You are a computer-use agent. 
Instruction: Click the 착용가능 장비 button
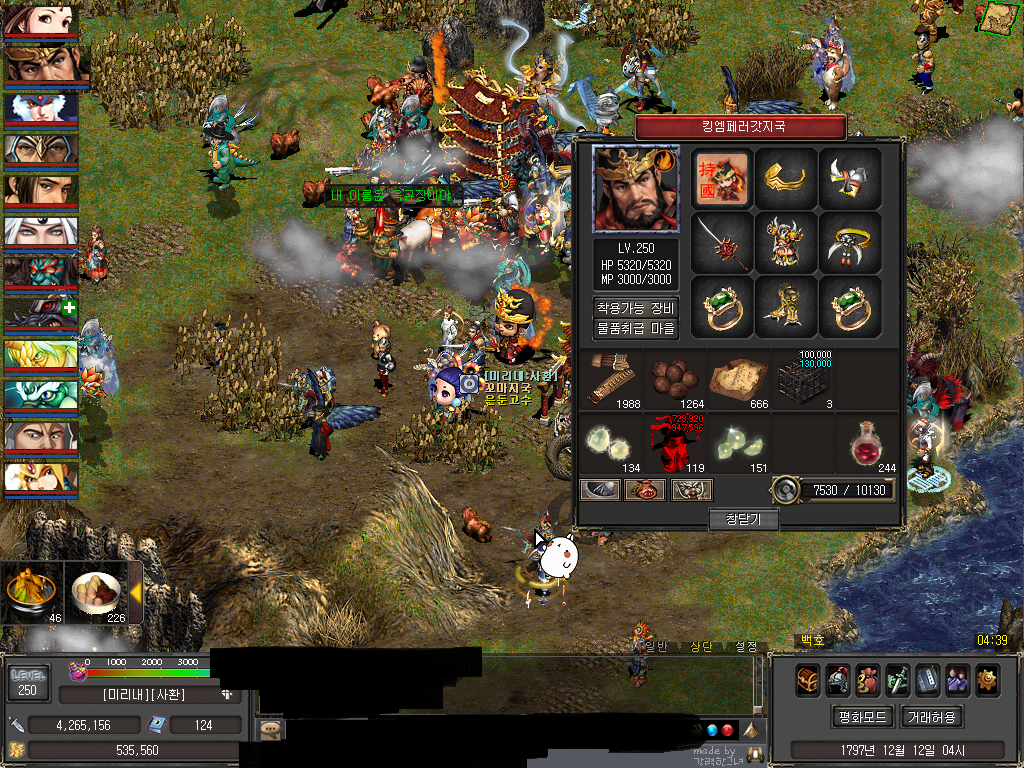coord(636,308)
